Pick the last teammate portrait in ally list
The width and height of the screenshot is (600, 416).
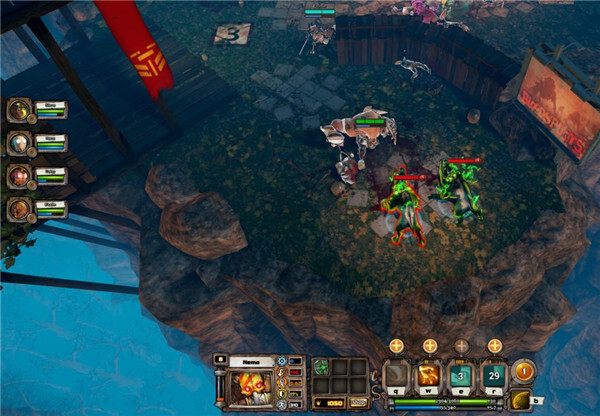[18, 209]
